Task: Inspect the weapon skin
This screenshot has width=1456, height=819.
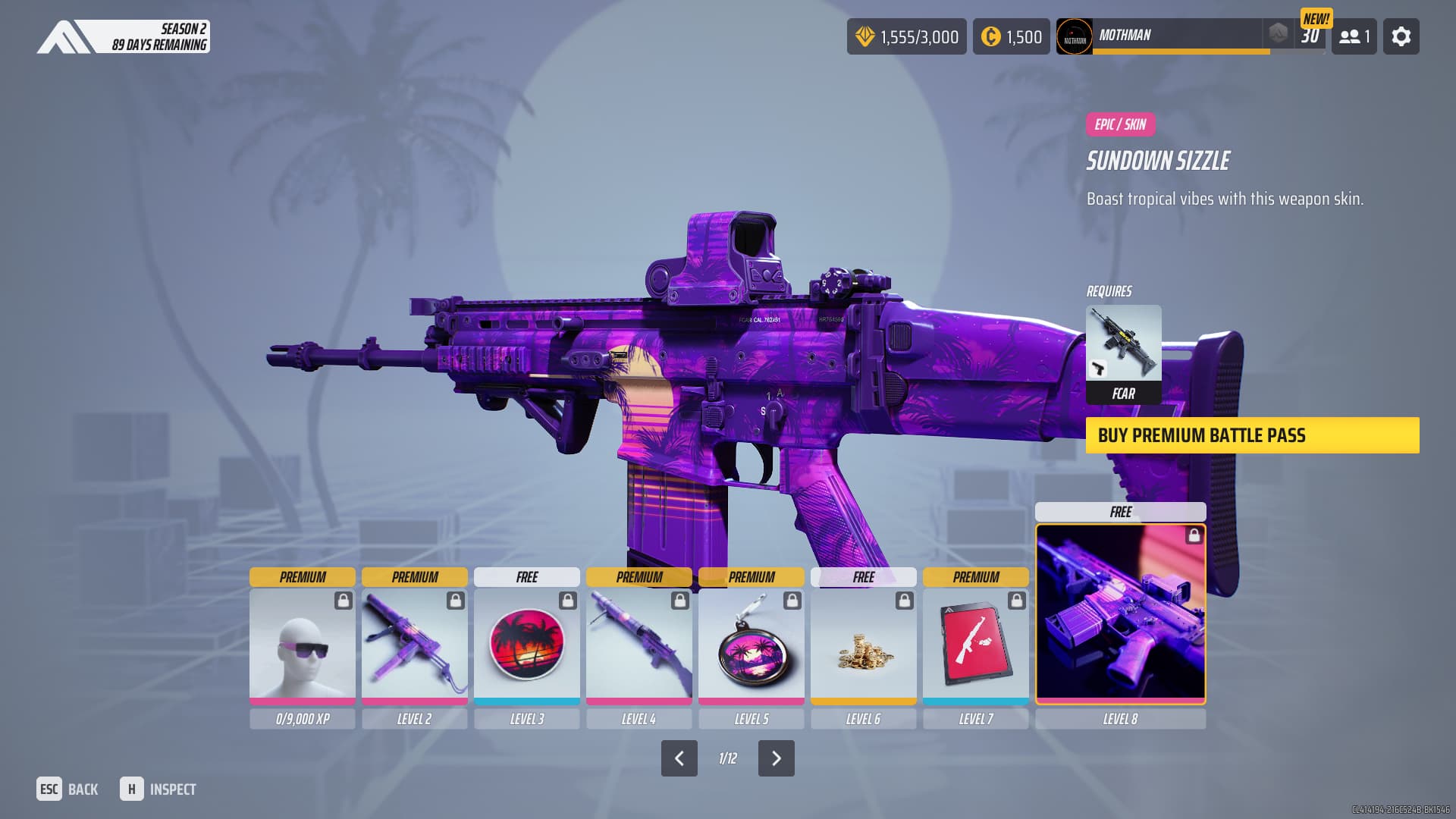Action: click(x=158, y=789)
